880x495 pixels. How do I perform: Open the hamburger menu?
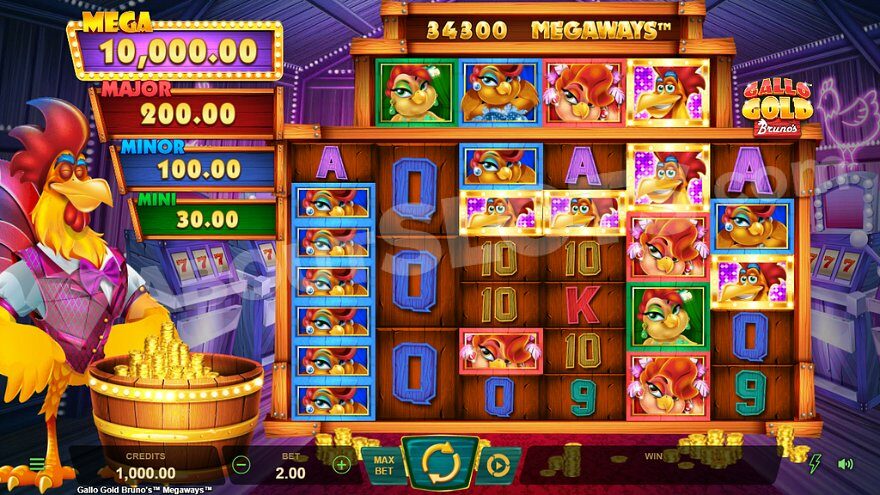point(37,464)
